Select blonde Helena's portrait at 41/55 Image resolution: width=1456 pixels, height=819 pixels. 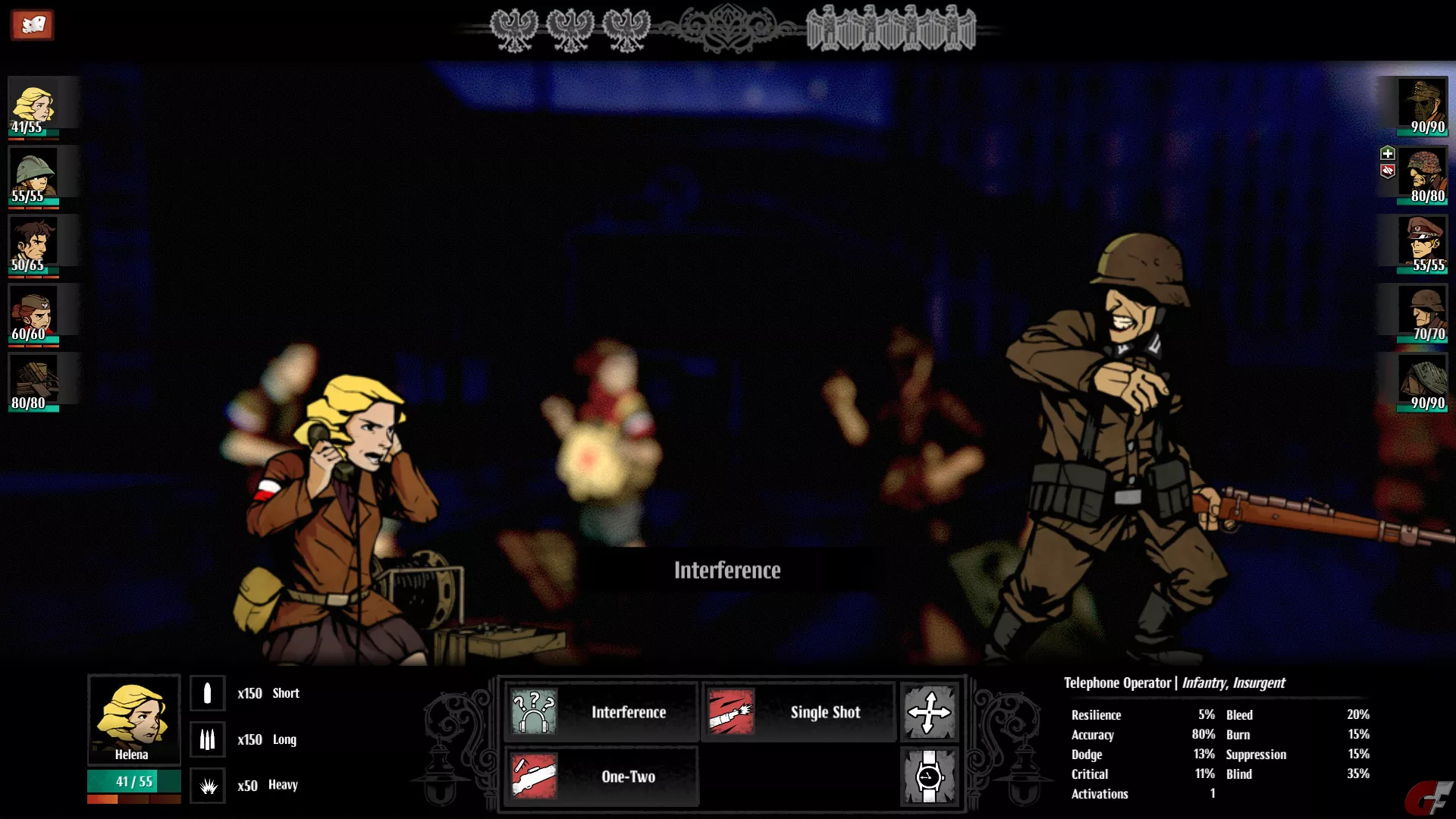point(33,107)
